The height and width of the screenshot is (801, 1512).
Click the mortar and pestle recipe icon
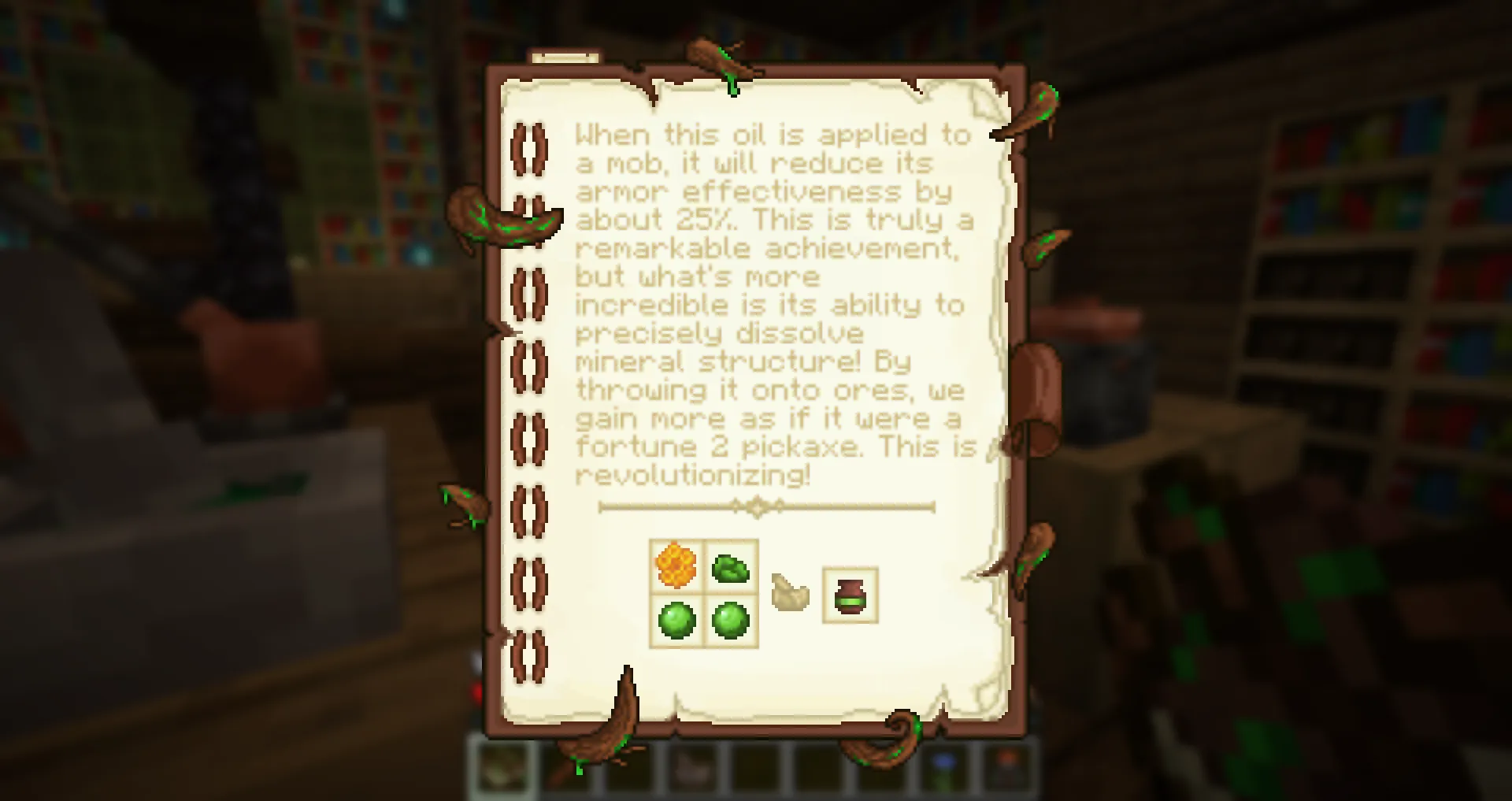point(790,593)
